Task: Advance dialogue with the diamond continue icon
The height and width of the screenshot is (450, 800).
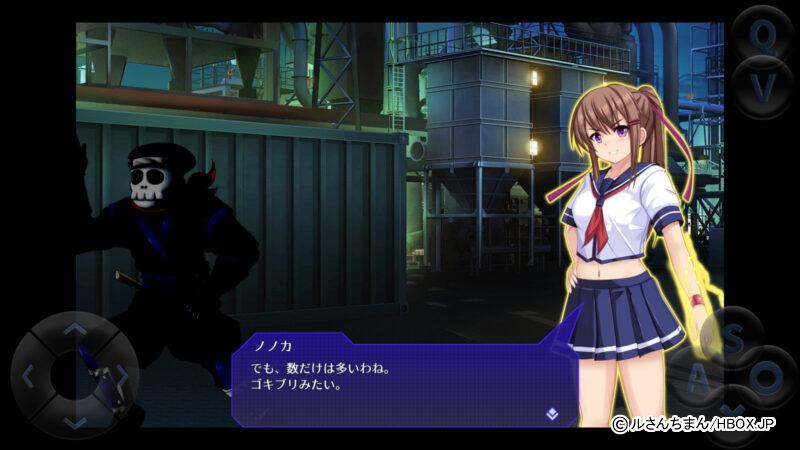Action: click(551, 412)
